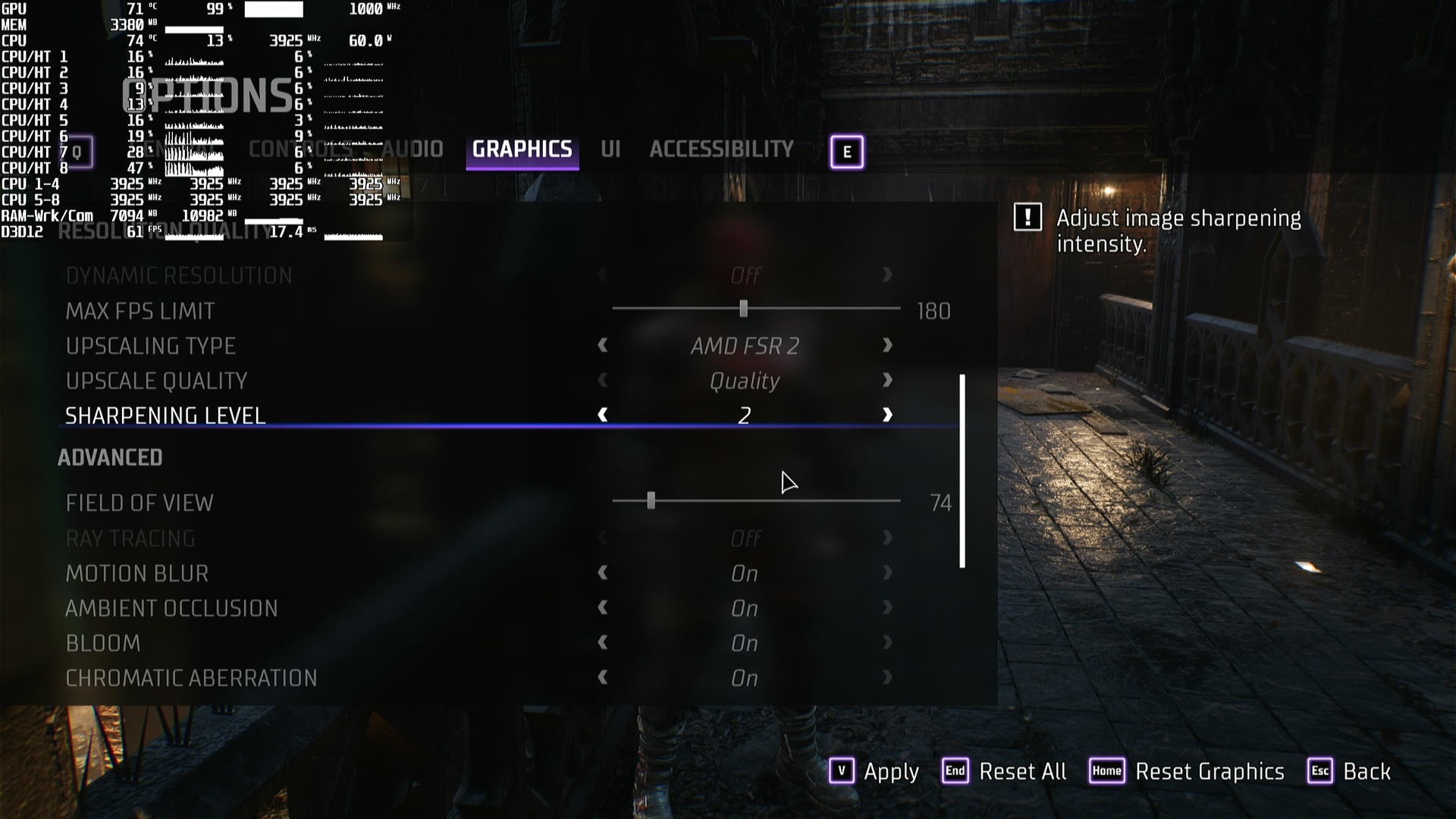
Task: Raise Sharpening Level with right arrow
Action: tap(887, 416)
